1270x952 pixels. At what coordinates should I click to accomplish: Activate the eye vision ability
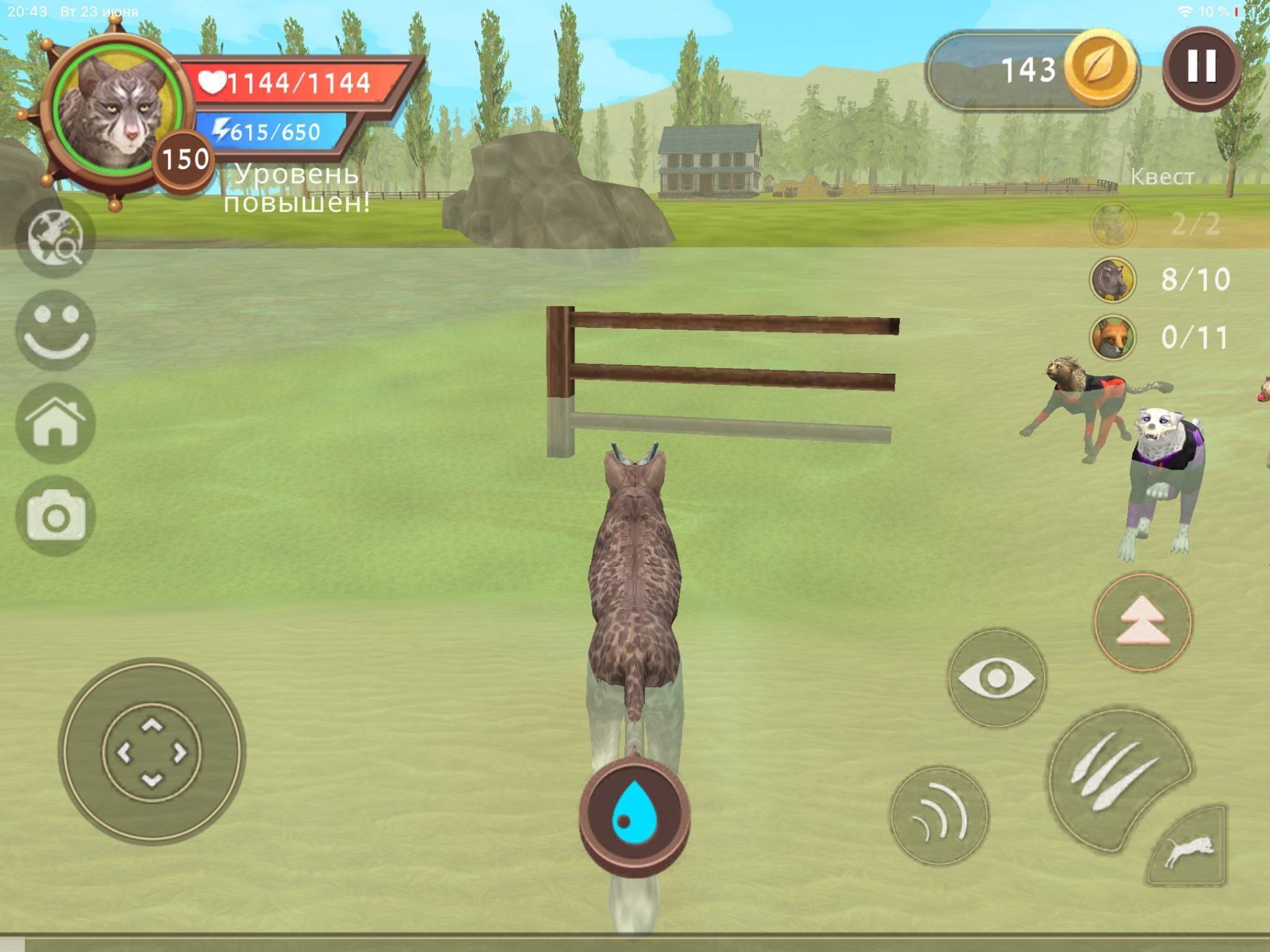tap(997, 678)
